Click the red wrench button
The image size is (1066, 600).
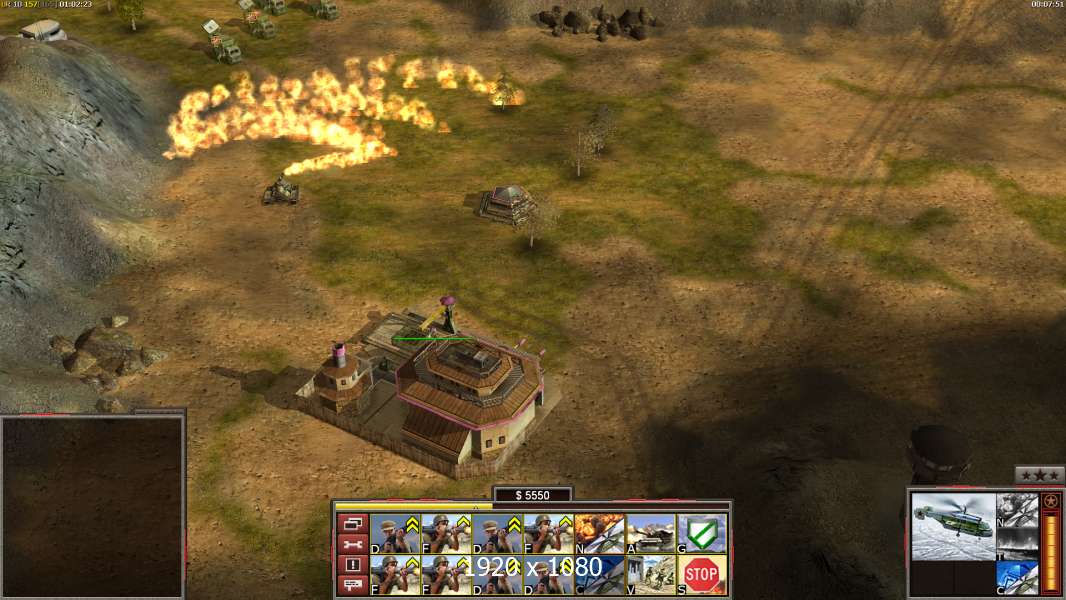[x=352, y=544]
